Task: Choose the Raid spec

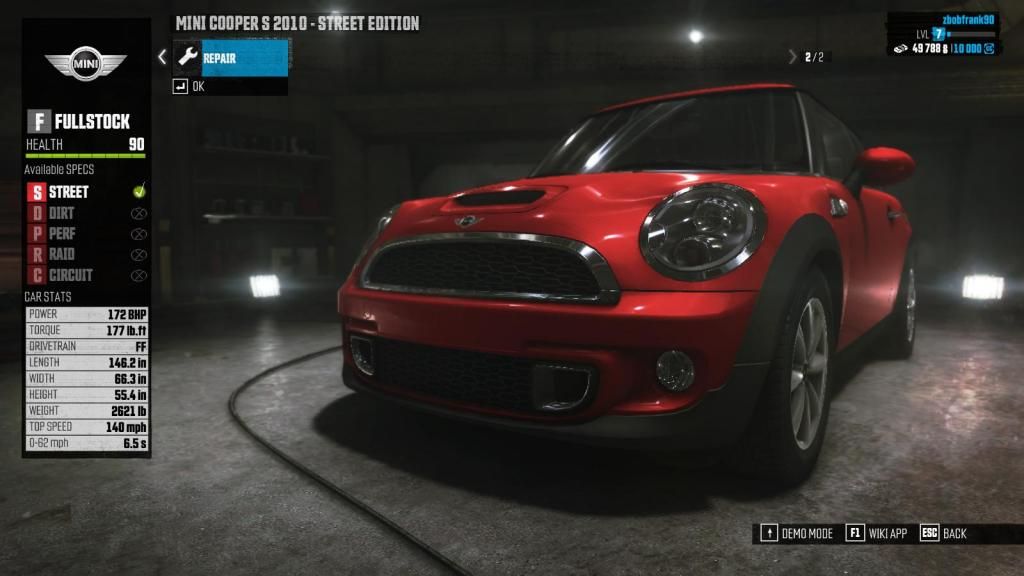Action: 62,254
